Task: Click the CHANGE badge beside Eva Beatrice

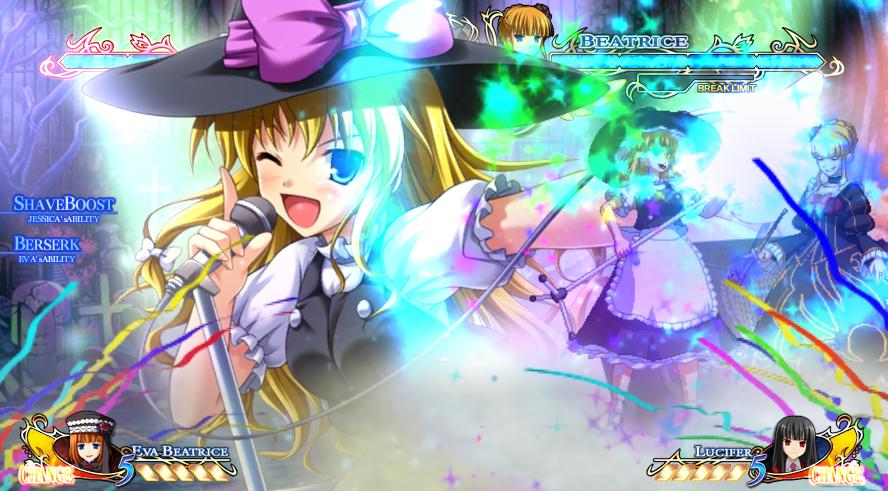Action: 45,473
